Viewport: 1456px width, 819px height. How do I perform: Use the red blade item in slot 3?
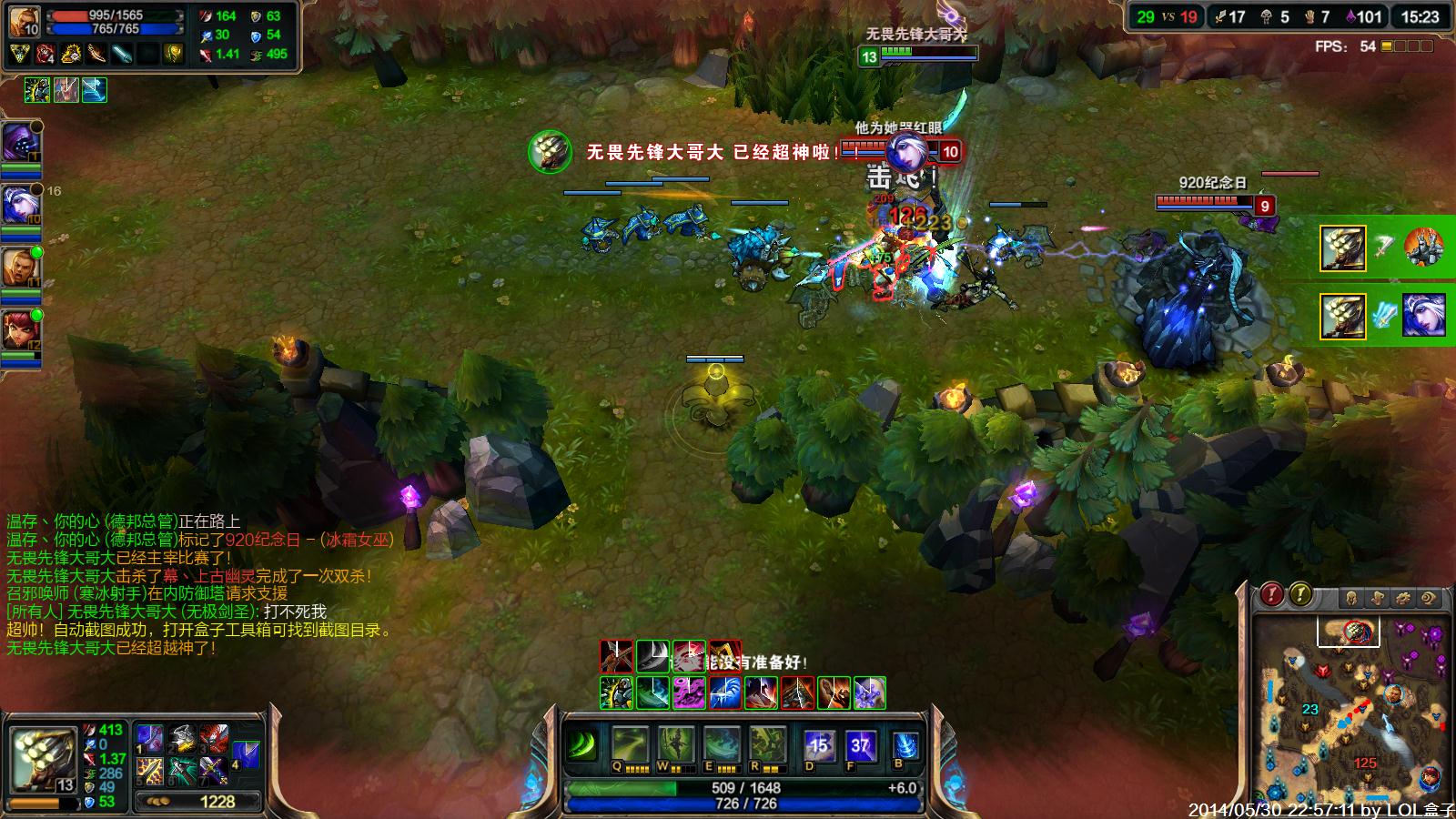214,738
